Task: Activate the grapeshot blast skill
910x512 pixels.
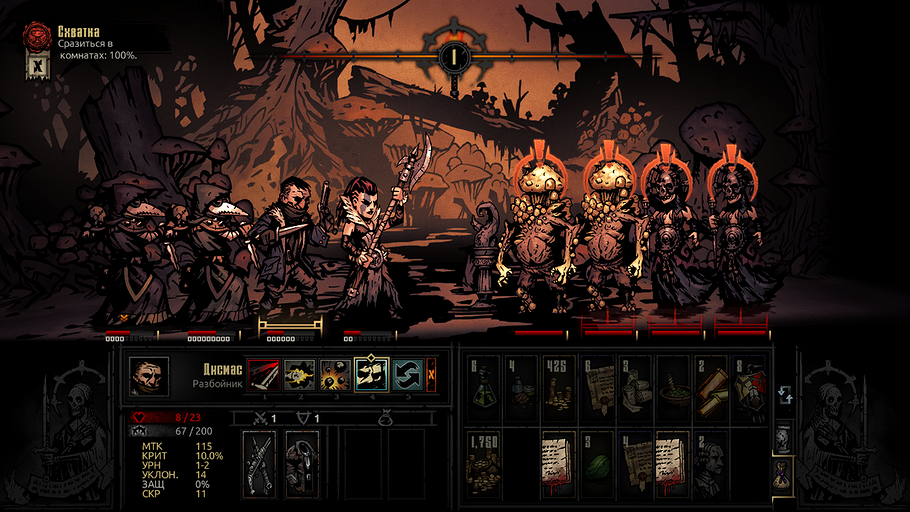Action: point(335,376)
